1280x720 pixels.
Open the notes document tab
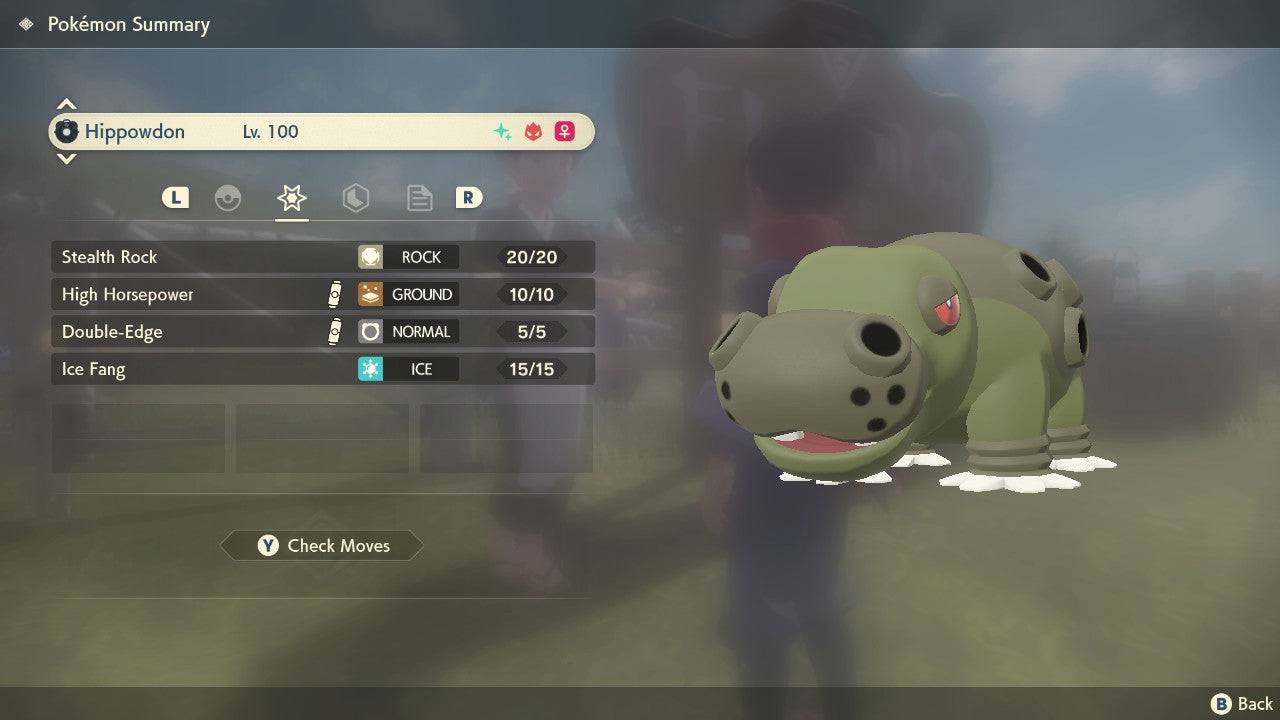[419, 198]
